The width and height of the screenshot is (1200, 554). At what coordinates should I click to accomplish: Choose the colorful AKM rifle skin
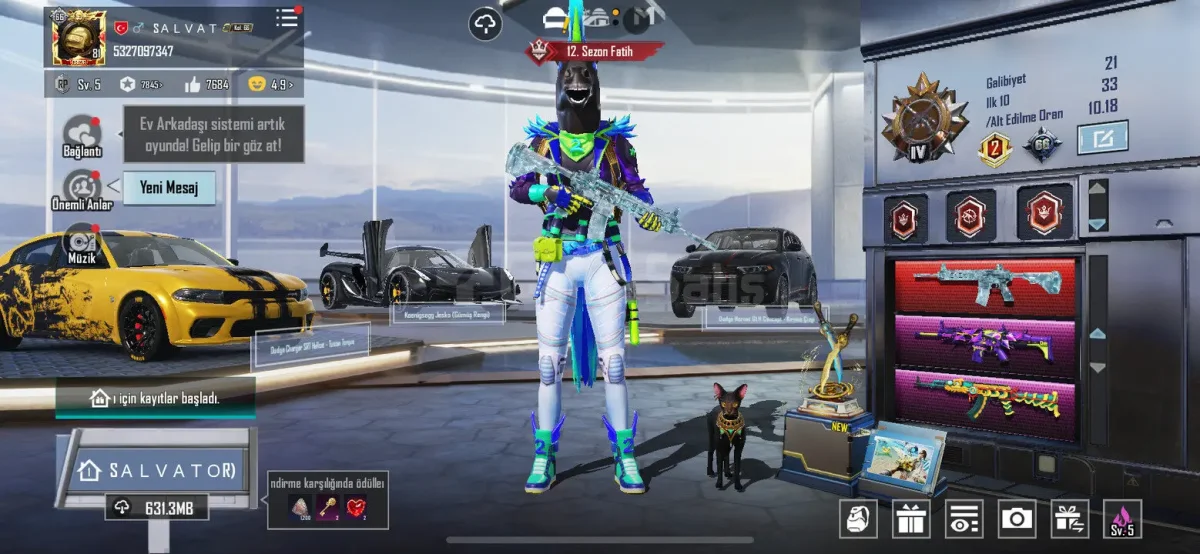985,399
